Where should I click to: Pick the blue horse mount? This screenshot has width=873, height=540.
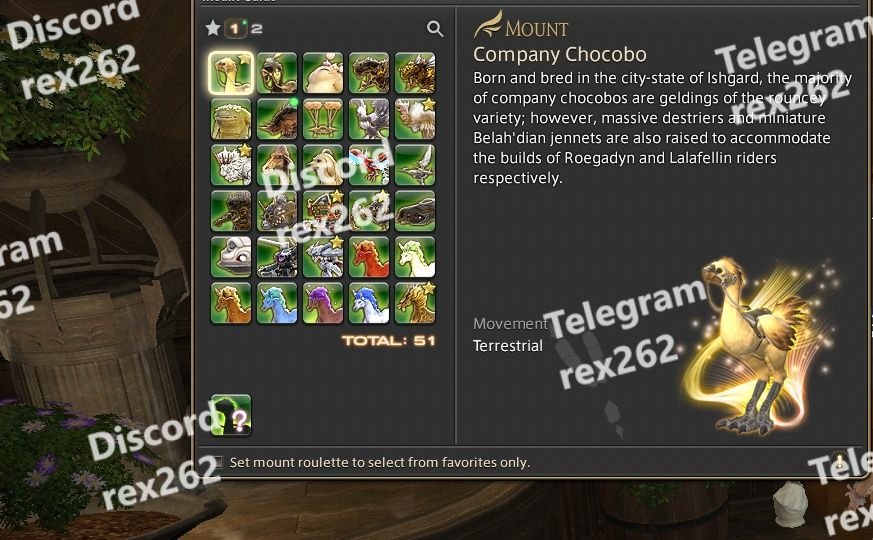(x=277, y=303)
